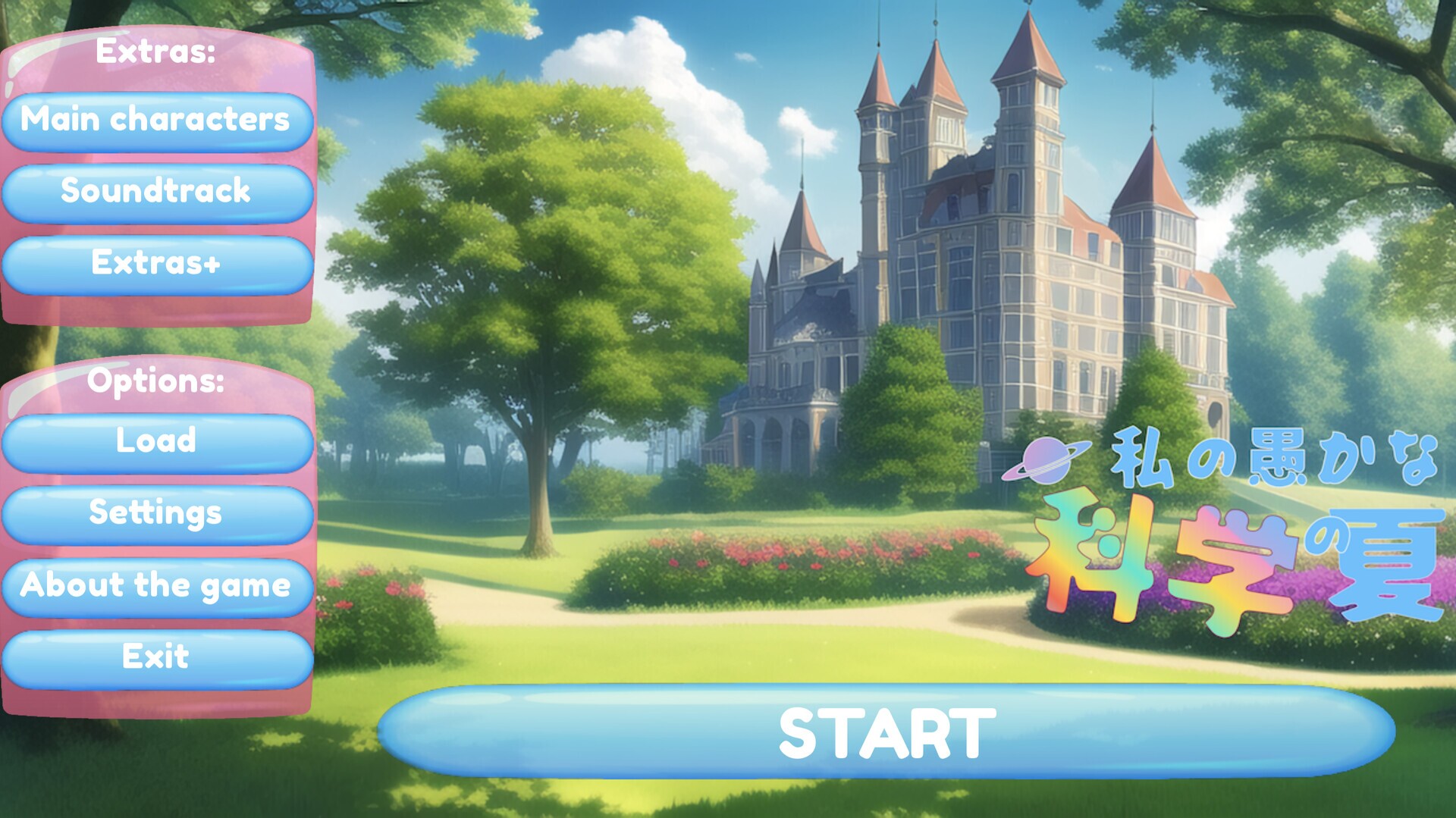Open the Main characters extras page
This screenshot has width=1456, height=818.
tap(157, 121)
